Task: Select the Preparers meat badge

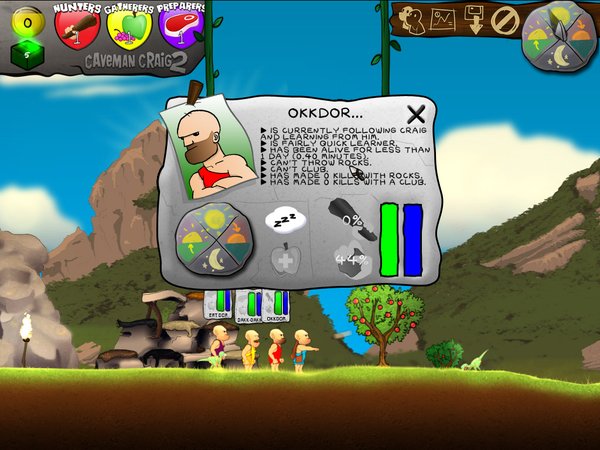Action: [177, 27]
